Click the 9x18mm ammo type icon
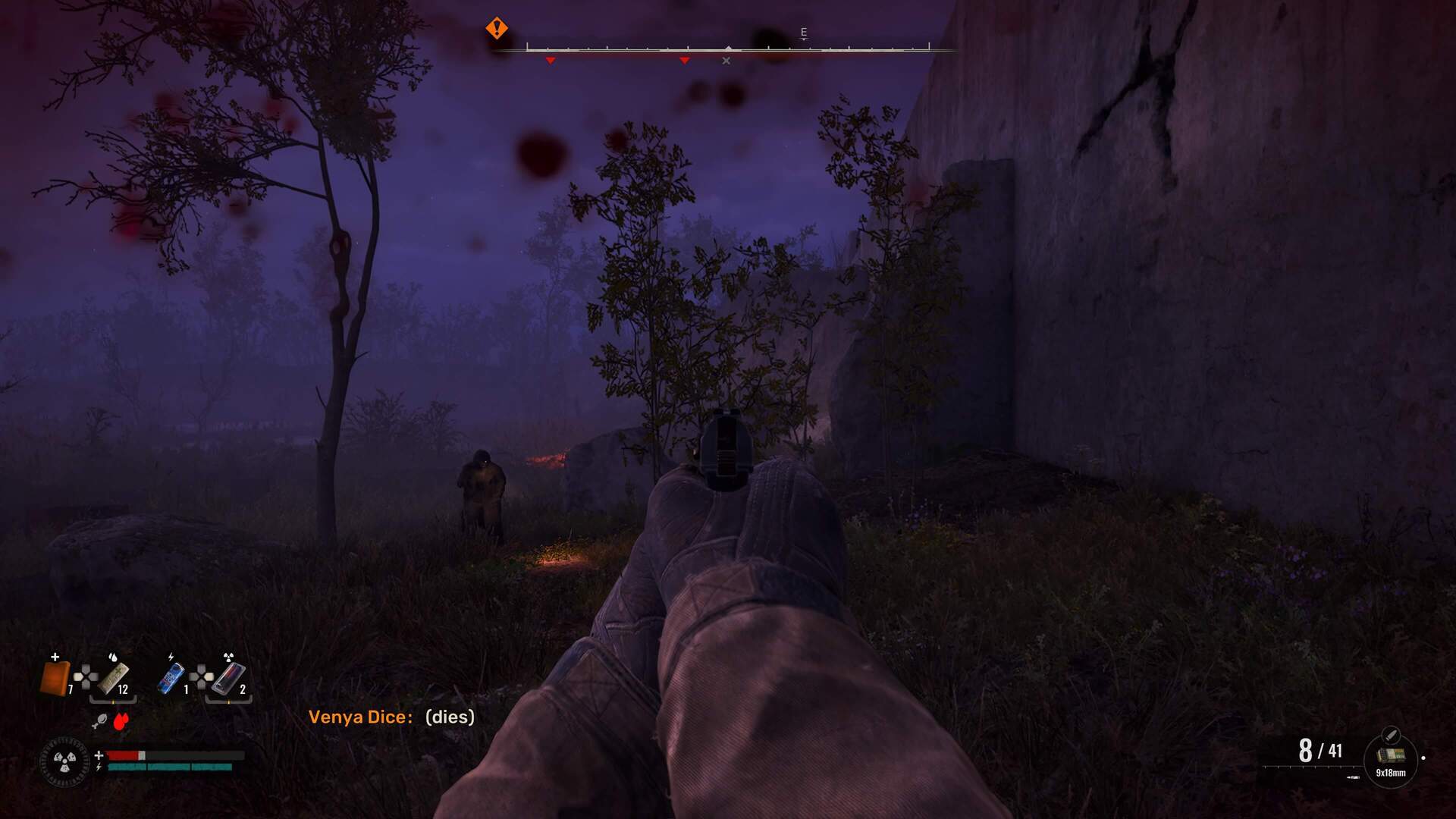 [1390, 755]
